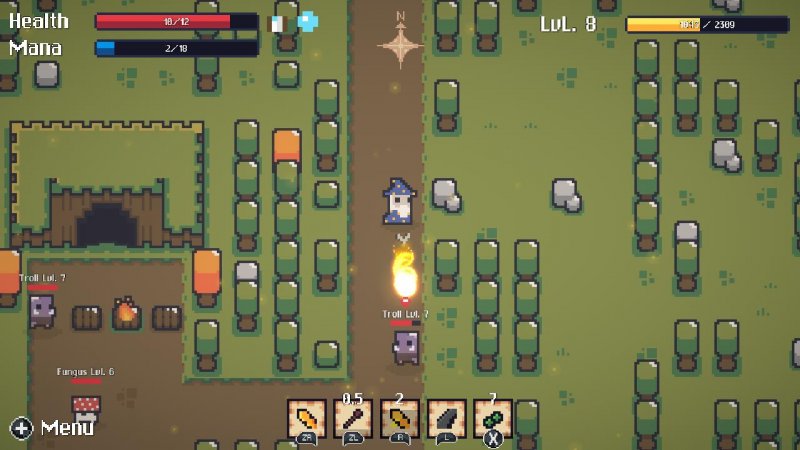Use the green herb item slot

click(493, 419)
